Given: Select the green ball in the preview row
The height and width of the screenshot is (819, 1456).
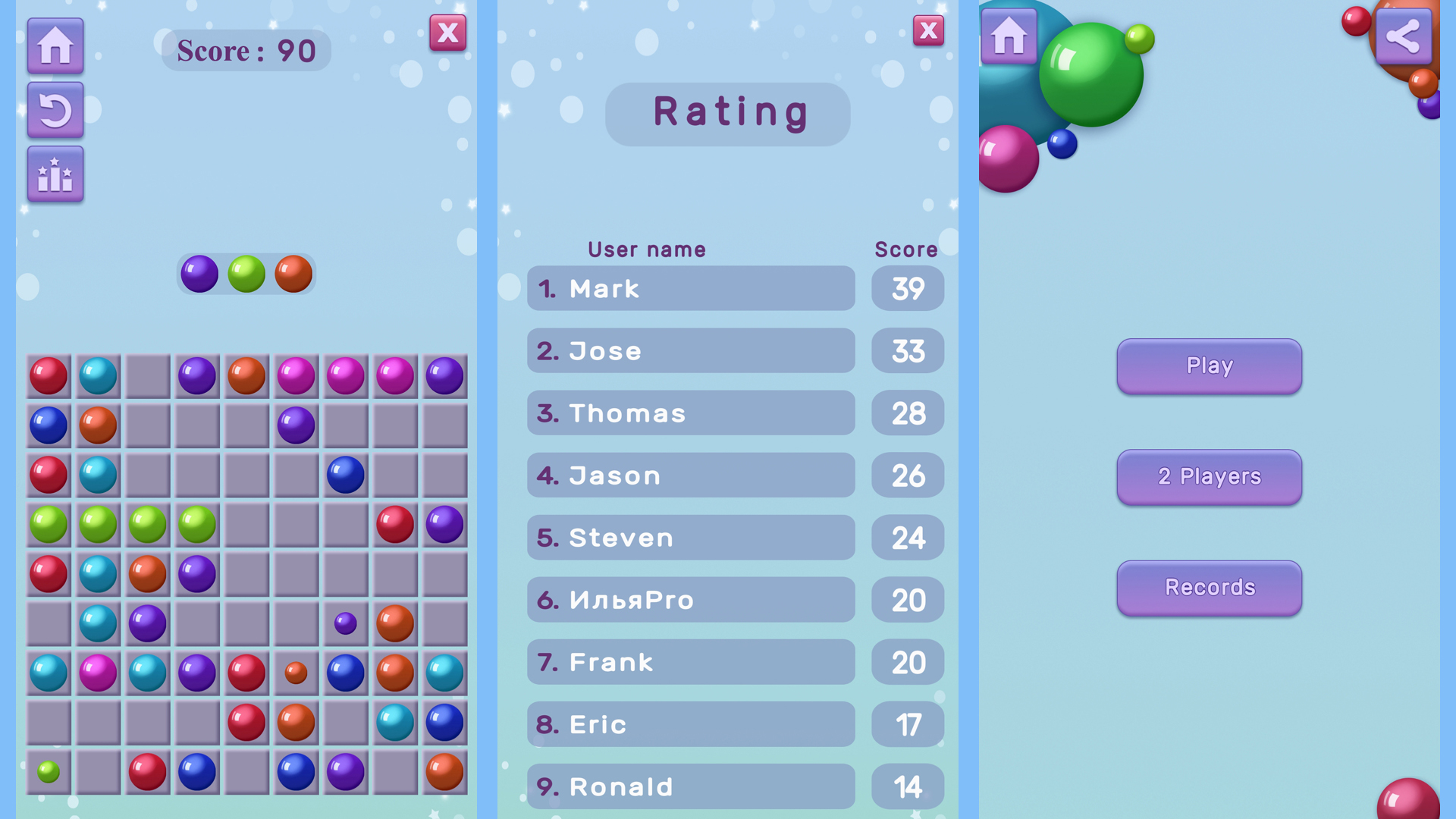Looking at the screenshot, I should (x=245, y=274).
